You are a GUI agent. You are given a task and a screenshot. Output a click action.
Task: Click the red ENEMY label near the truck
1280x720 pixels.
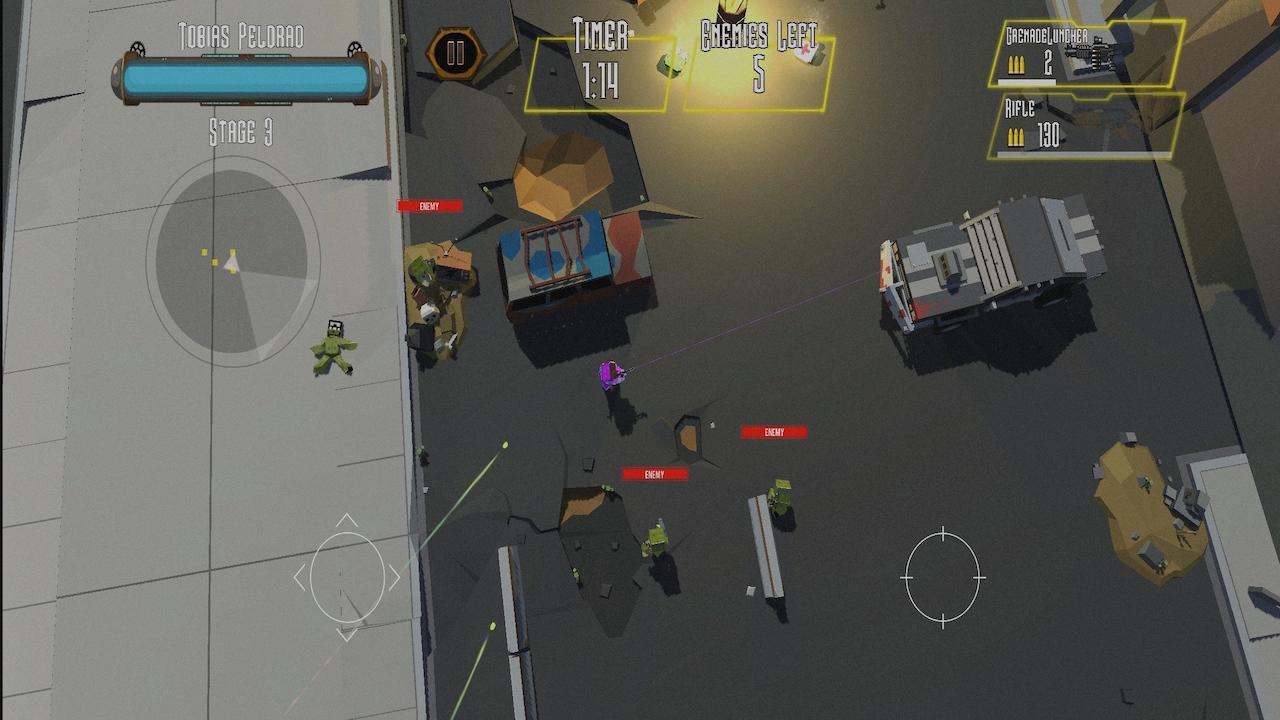coord(771,434)
